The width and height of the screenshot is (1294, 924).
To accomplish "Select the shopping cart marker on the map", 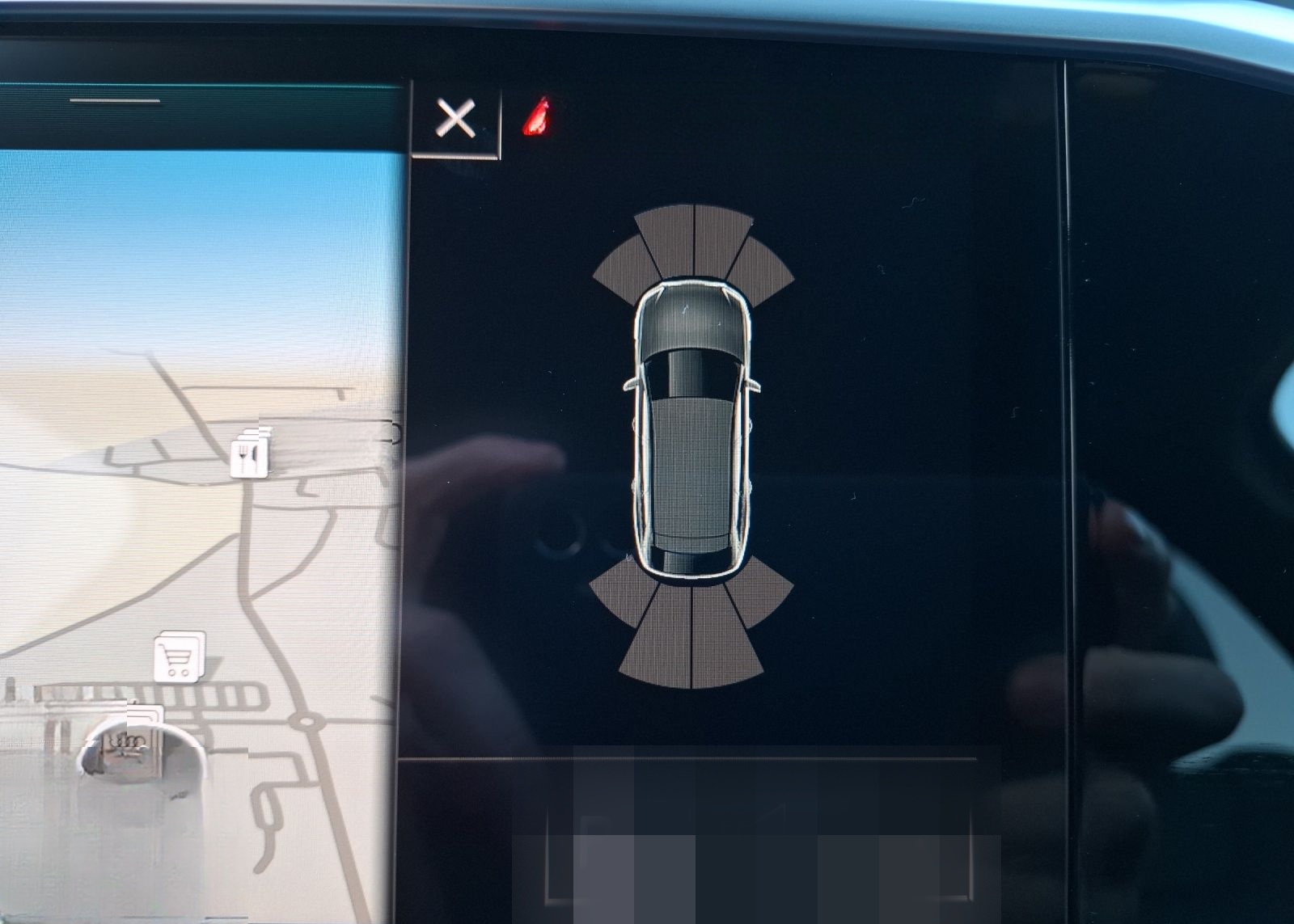I will (x=178, y=656).
